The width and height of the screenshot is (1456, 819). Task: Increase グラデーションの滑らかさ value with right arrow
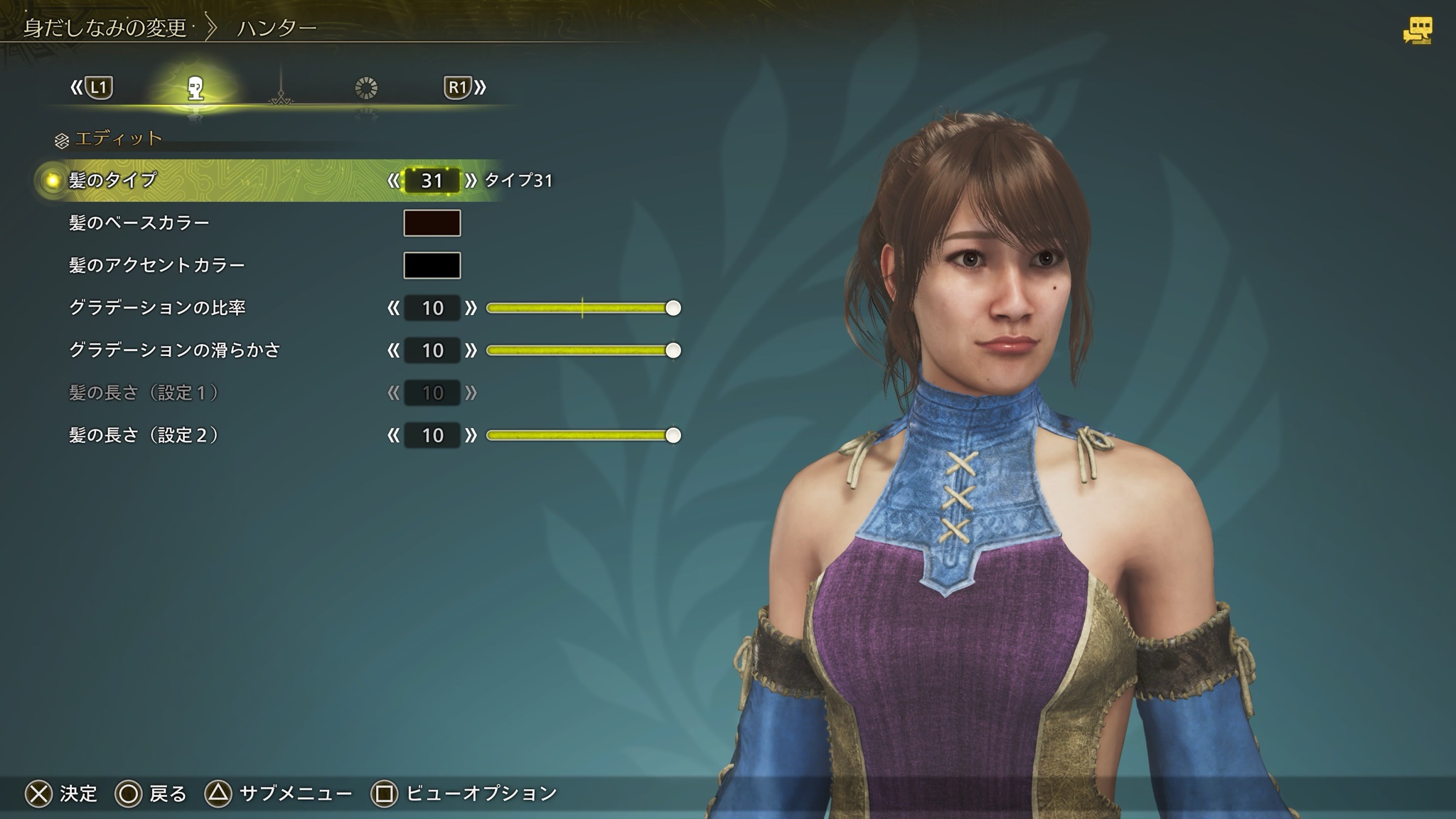coord(471,350)
